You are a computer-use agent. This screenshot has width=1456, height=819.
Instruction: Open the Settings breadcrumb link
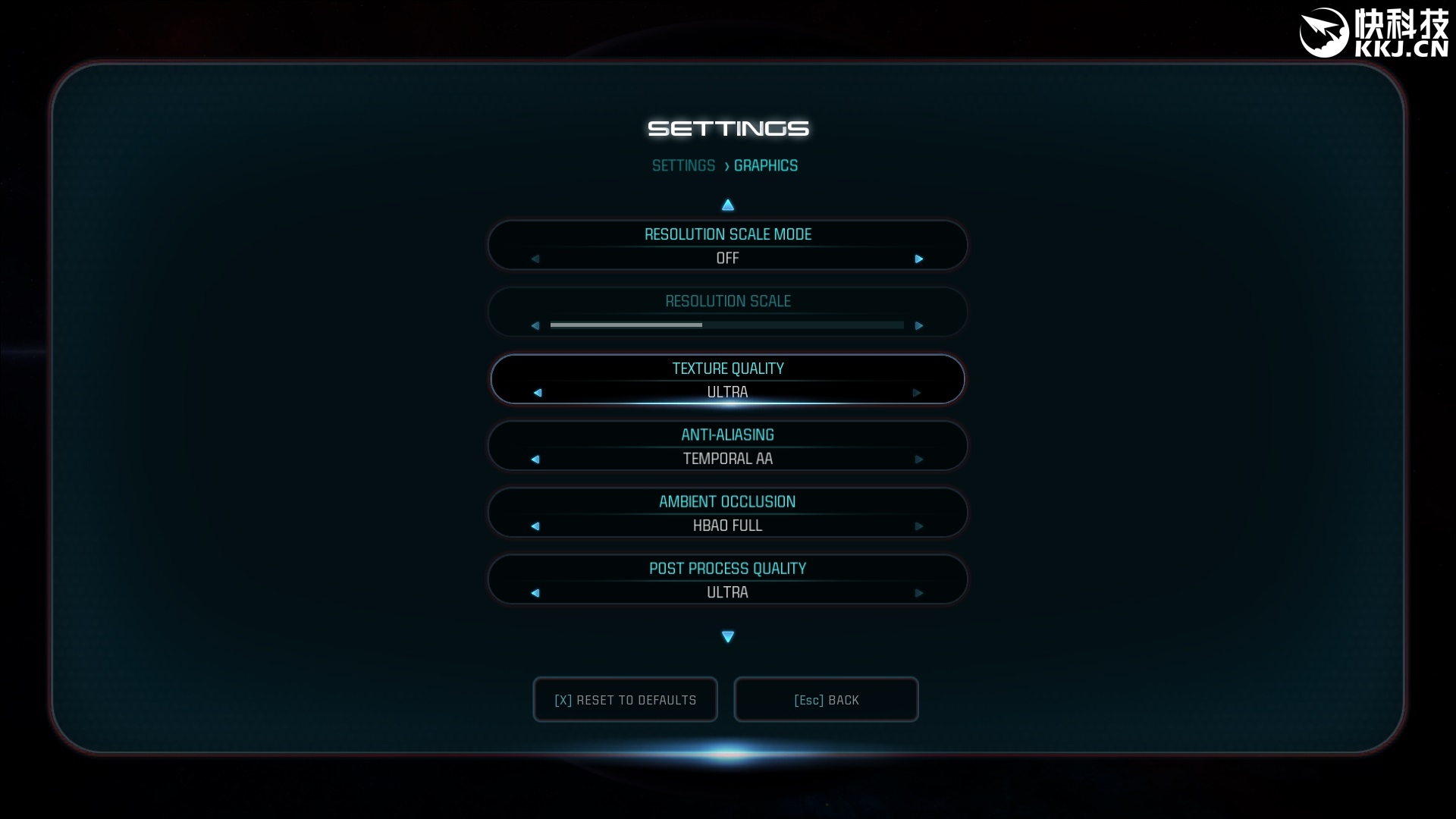point(683,166)
